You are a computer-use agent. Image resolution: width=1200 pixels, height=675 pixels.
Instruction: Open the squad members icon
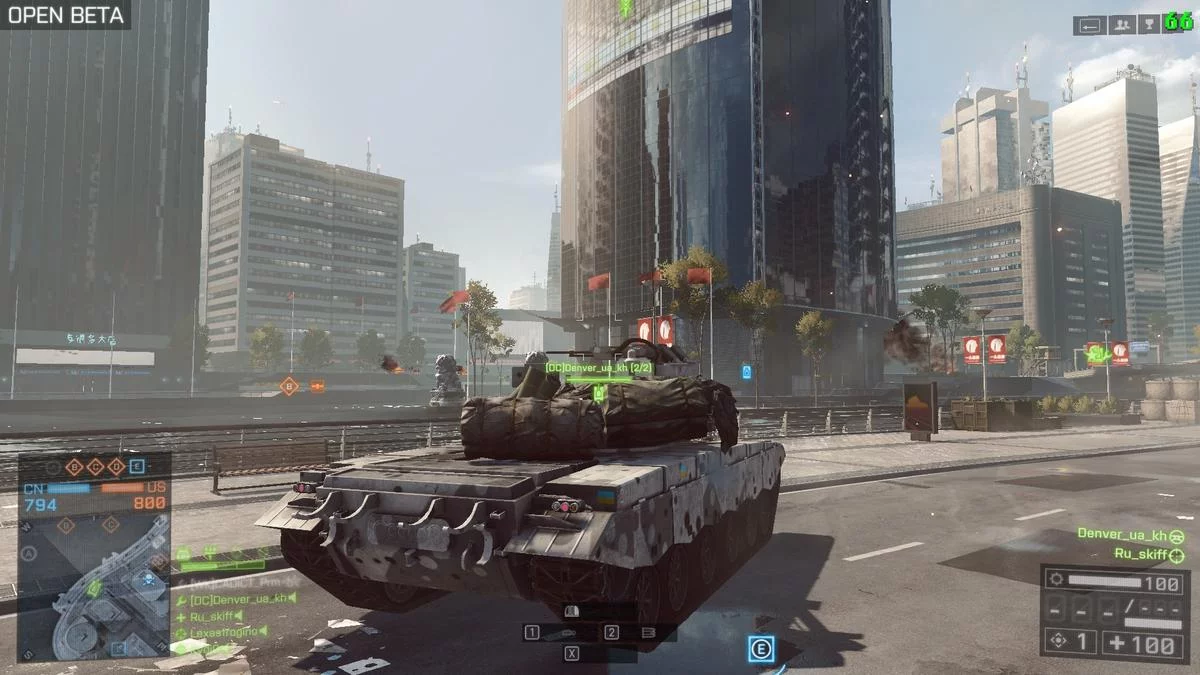pos(1121,25)
